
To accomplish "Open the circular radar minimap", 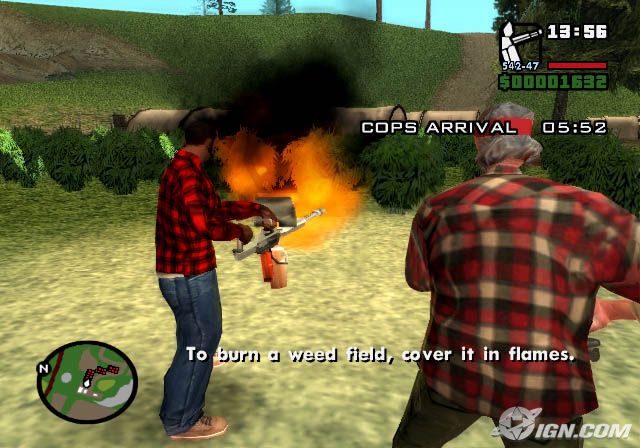I will coord(88,378).
